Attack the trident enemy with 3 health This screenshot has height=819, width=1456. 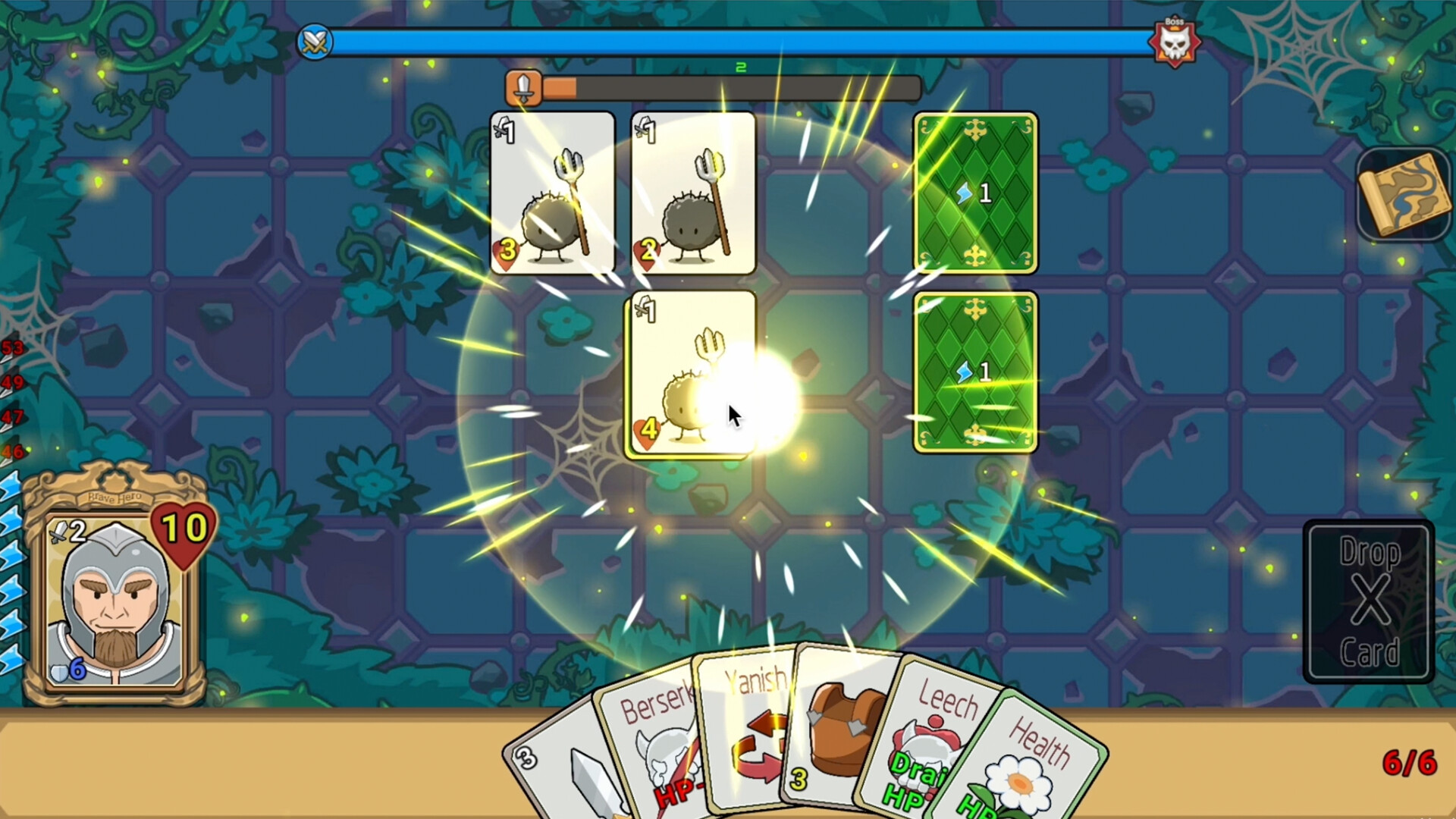tap(553, 192)
